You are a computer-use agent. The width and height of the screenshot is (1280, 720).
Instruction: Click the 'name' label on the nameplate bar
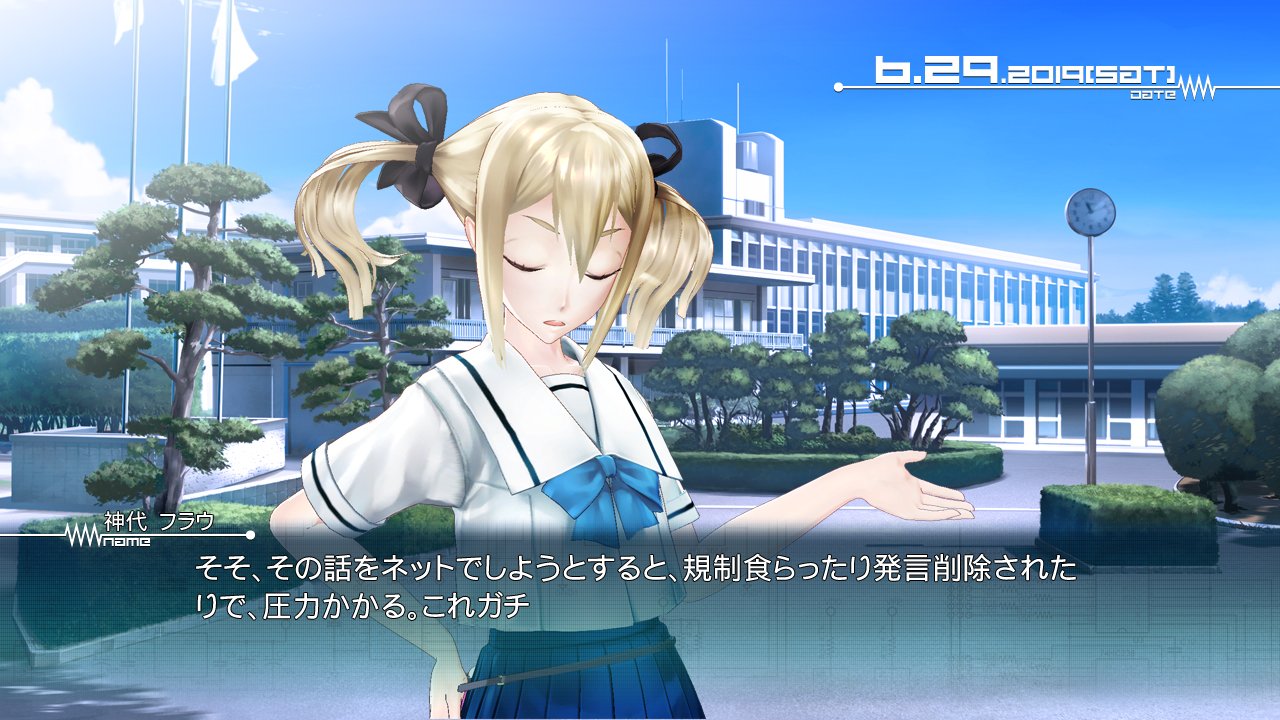[x=125, y=538]
